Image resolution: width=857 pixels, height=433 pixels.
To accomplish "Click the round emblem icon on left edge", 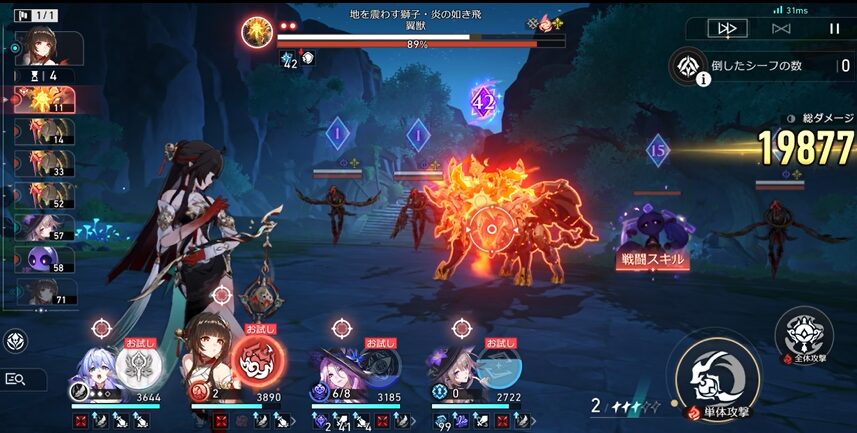I will click(15, 341).
